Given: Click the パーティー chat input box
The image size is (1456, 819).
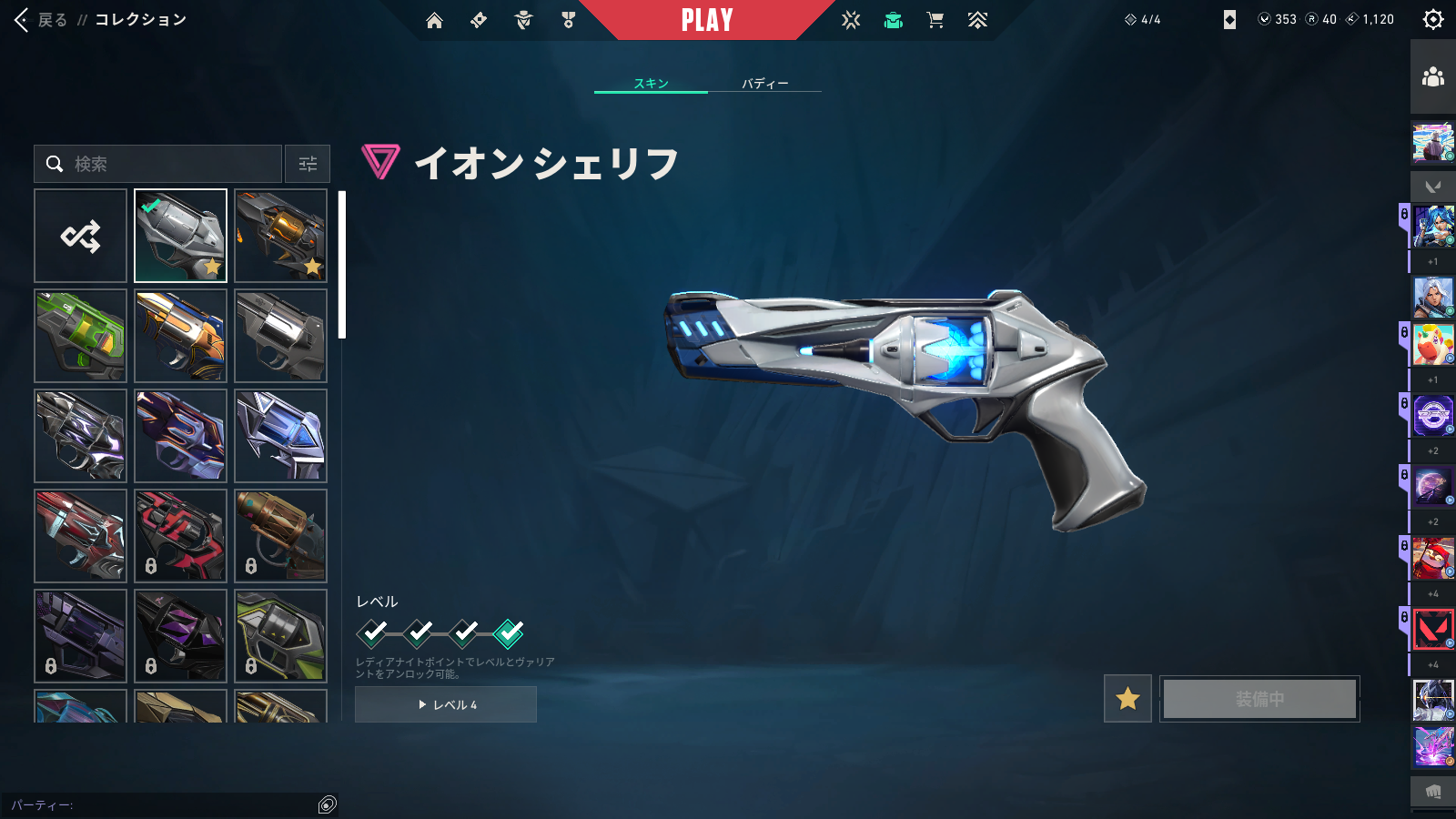Looking at the screenshot, I should point(164,804).
